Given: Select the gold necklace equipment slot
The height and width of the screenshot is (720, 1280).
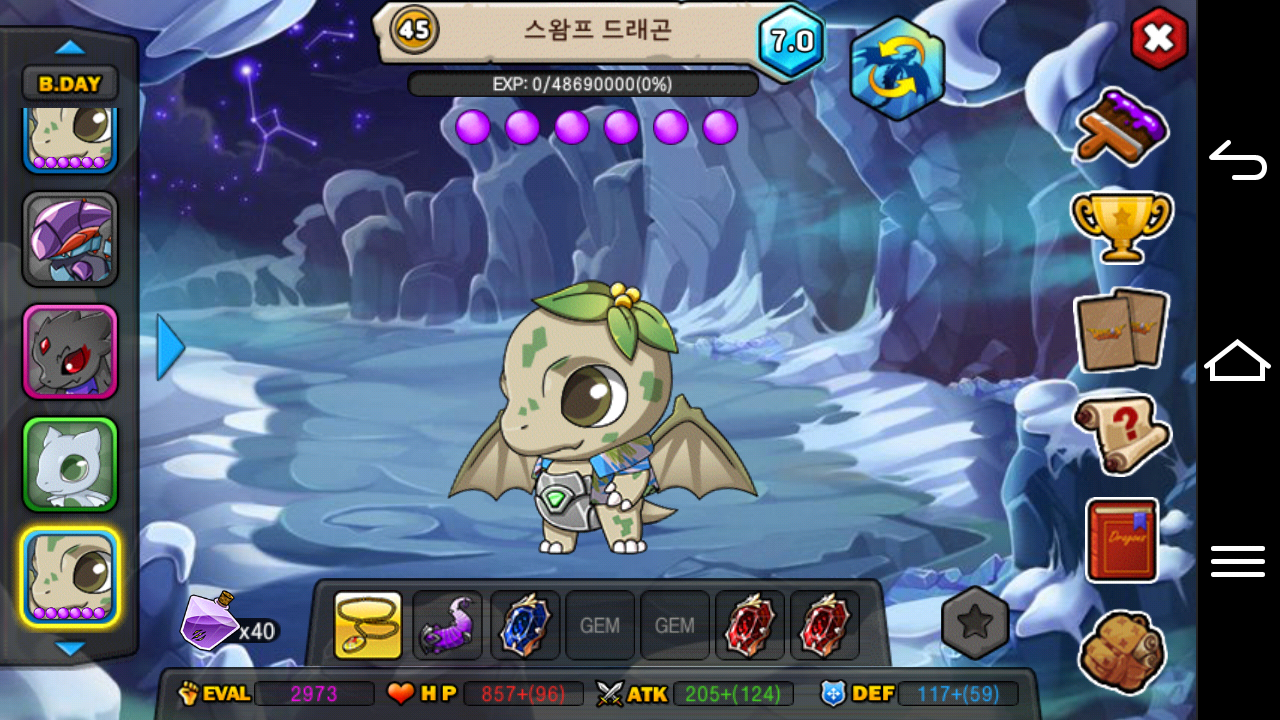Looking at the screenshot, I should tap(368, 626).
